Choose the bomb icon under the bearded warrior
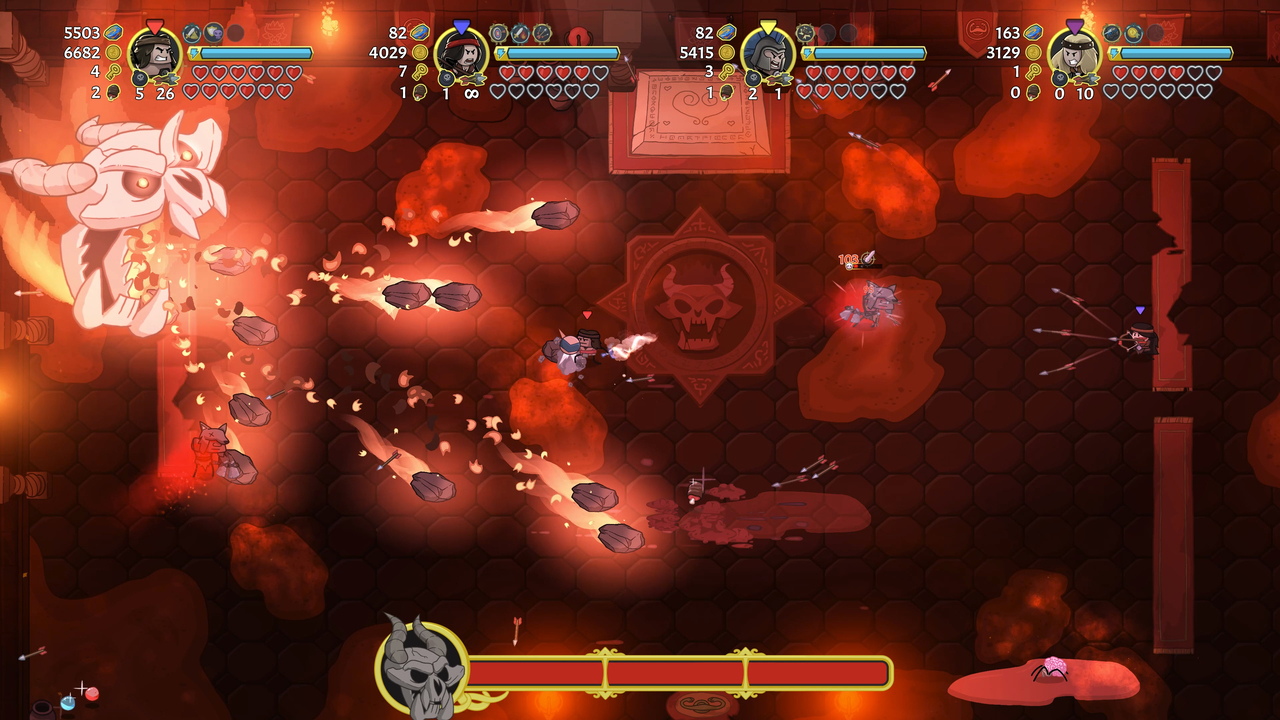 (x=140, y=78)
